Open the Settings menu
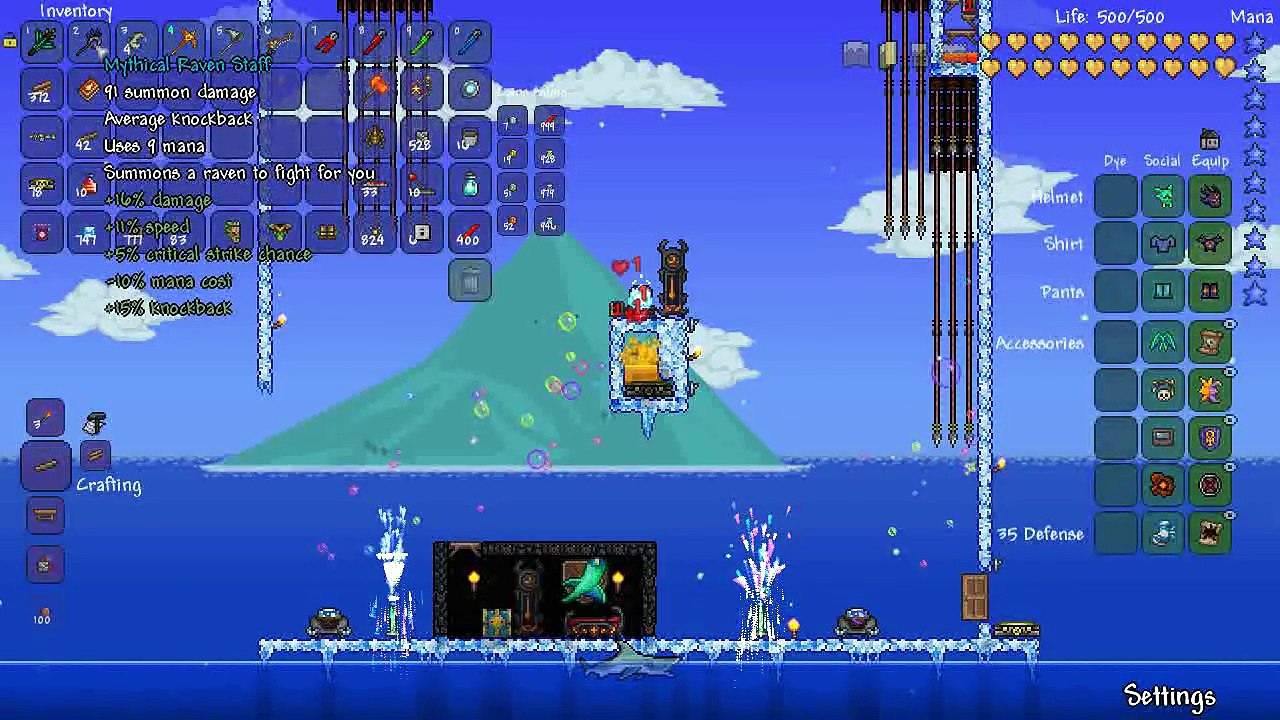Image resolution: width=1280 pixels, height=720 pixels. point(1169,696)
